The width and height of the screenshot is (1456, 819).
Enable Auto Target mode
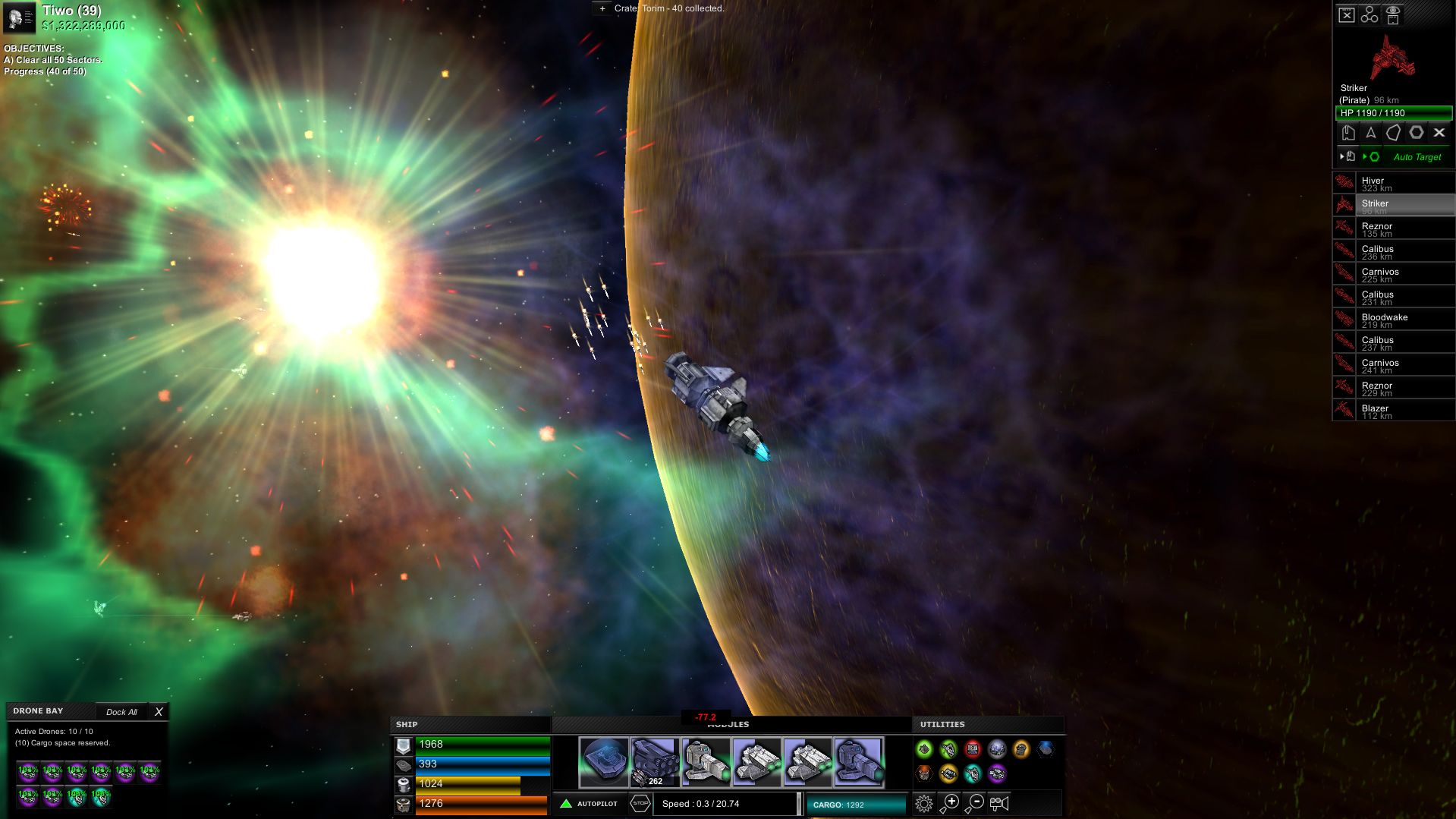point(1416,157)
